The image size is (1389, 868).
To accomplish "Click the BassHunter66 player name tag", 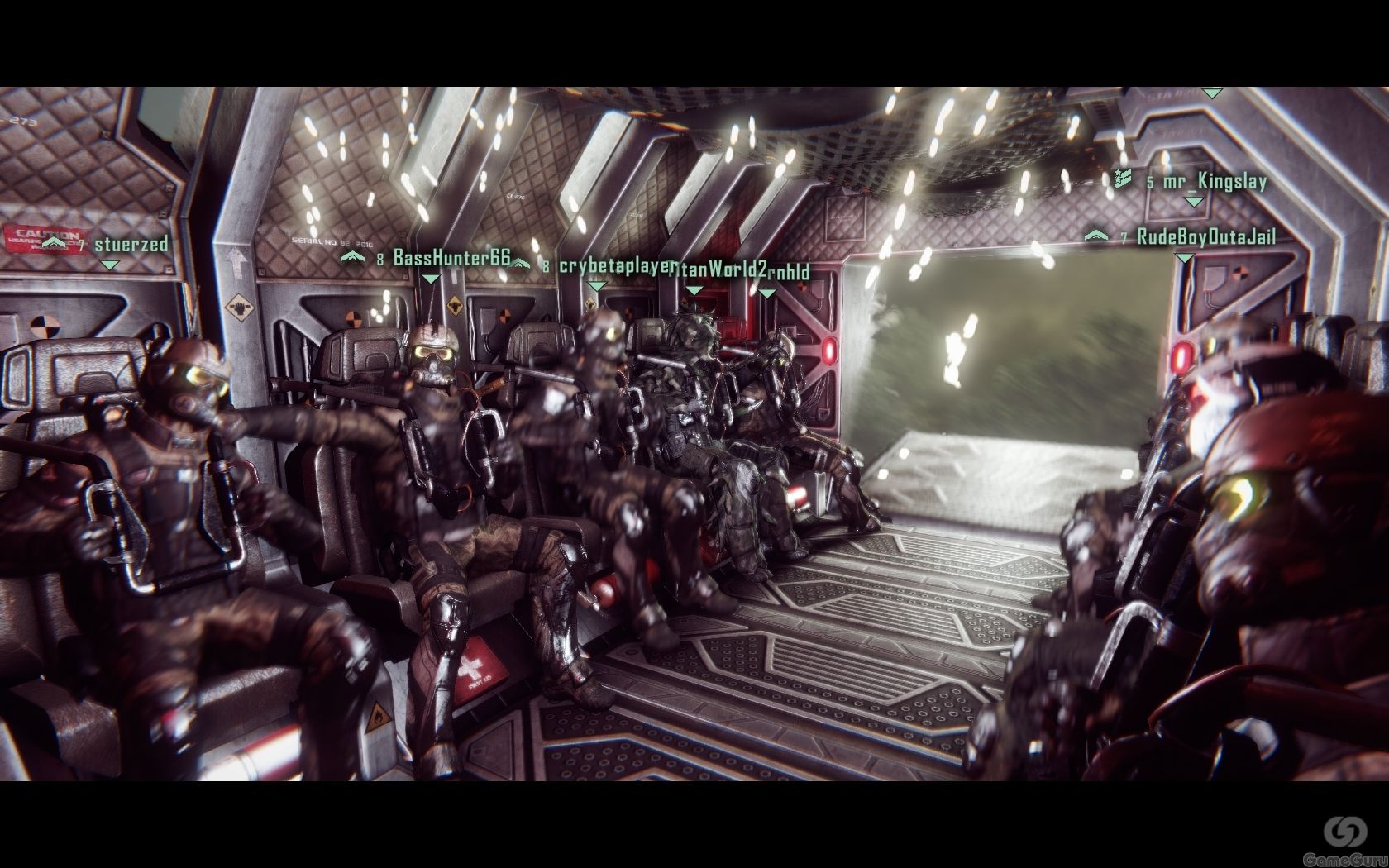I will tap(451, 257).
